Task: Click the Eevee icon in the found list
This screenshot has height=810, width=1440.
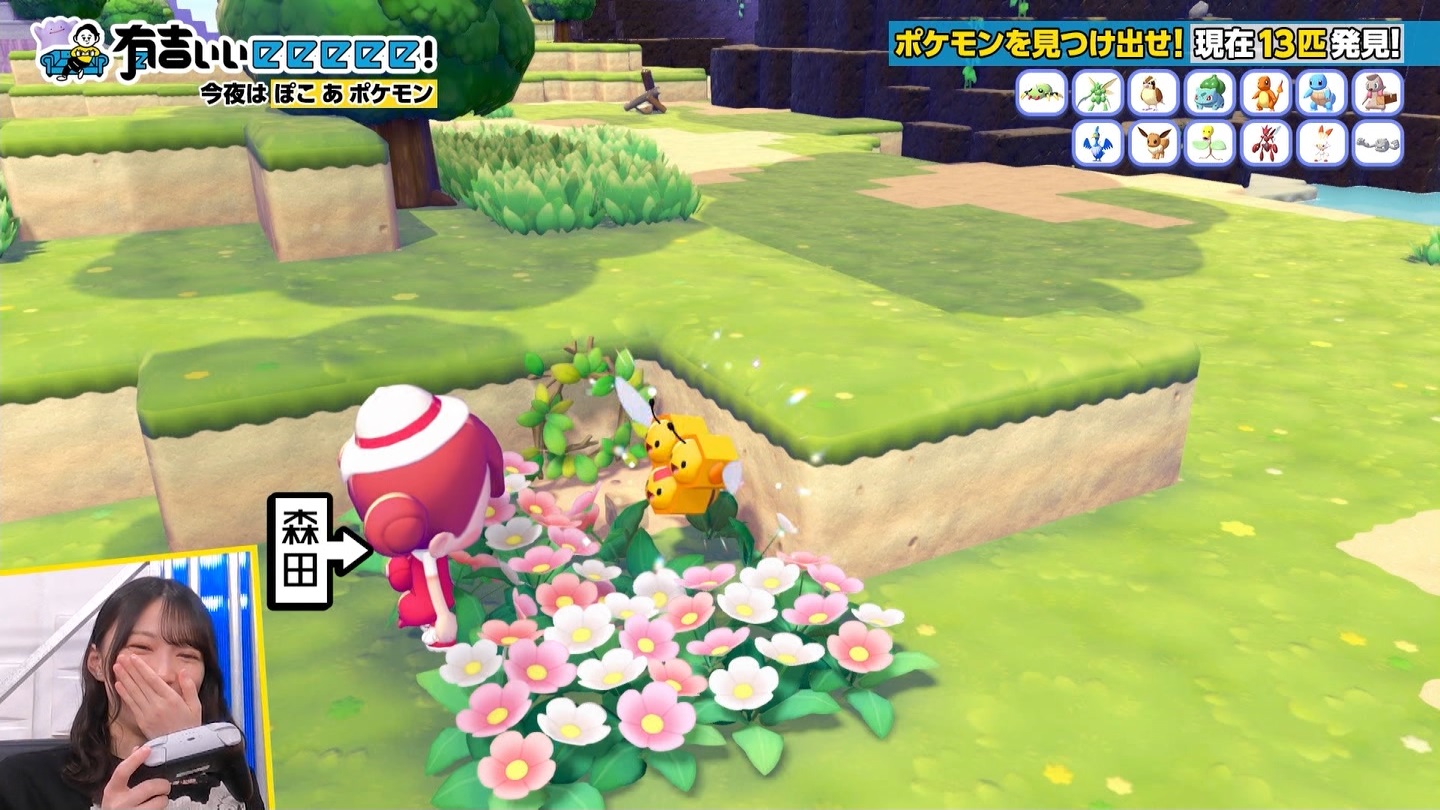Action: [x=1154, y=143]
